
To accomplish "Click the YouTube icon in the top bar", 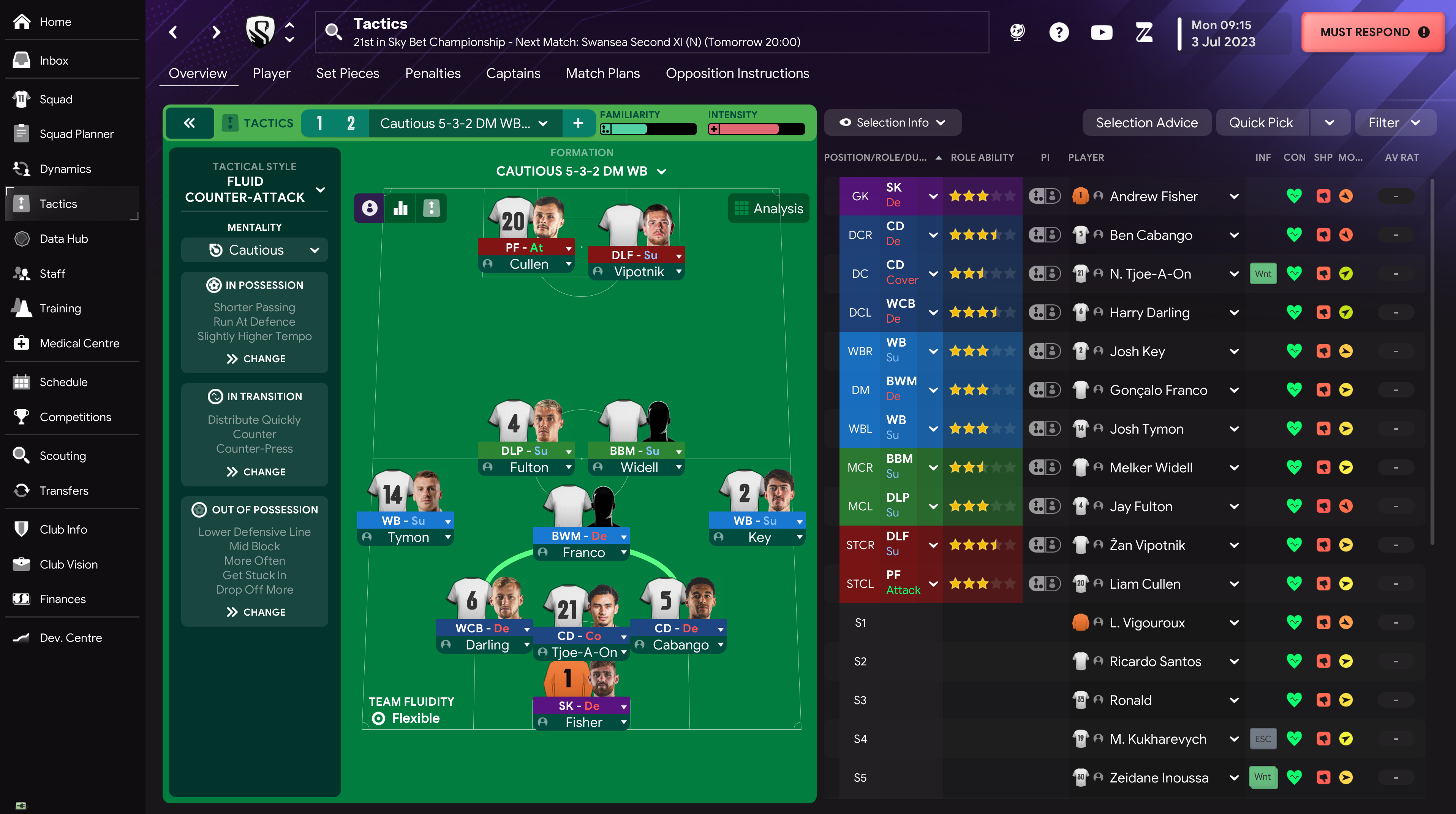I will point(1101,32).
